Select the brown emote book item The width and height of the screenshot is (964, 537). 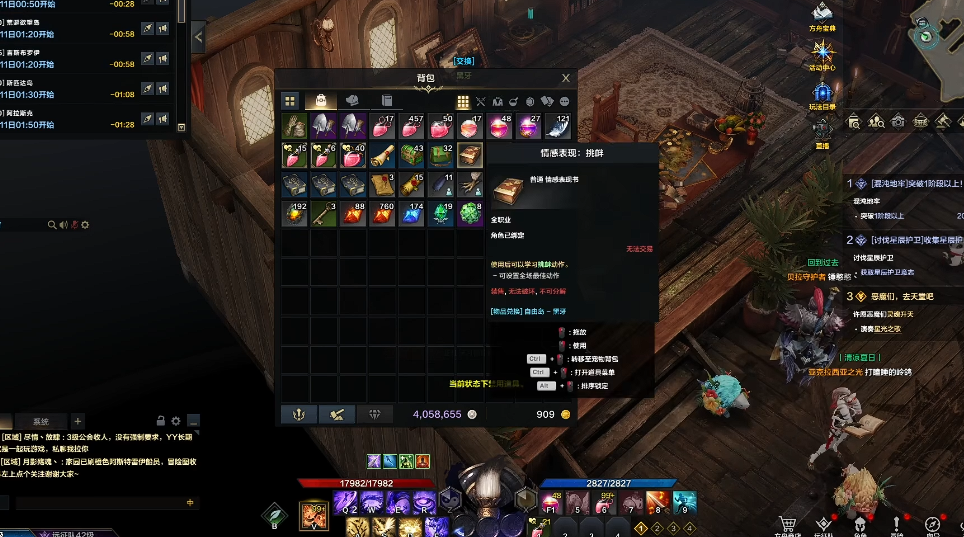tap(470, 156)
